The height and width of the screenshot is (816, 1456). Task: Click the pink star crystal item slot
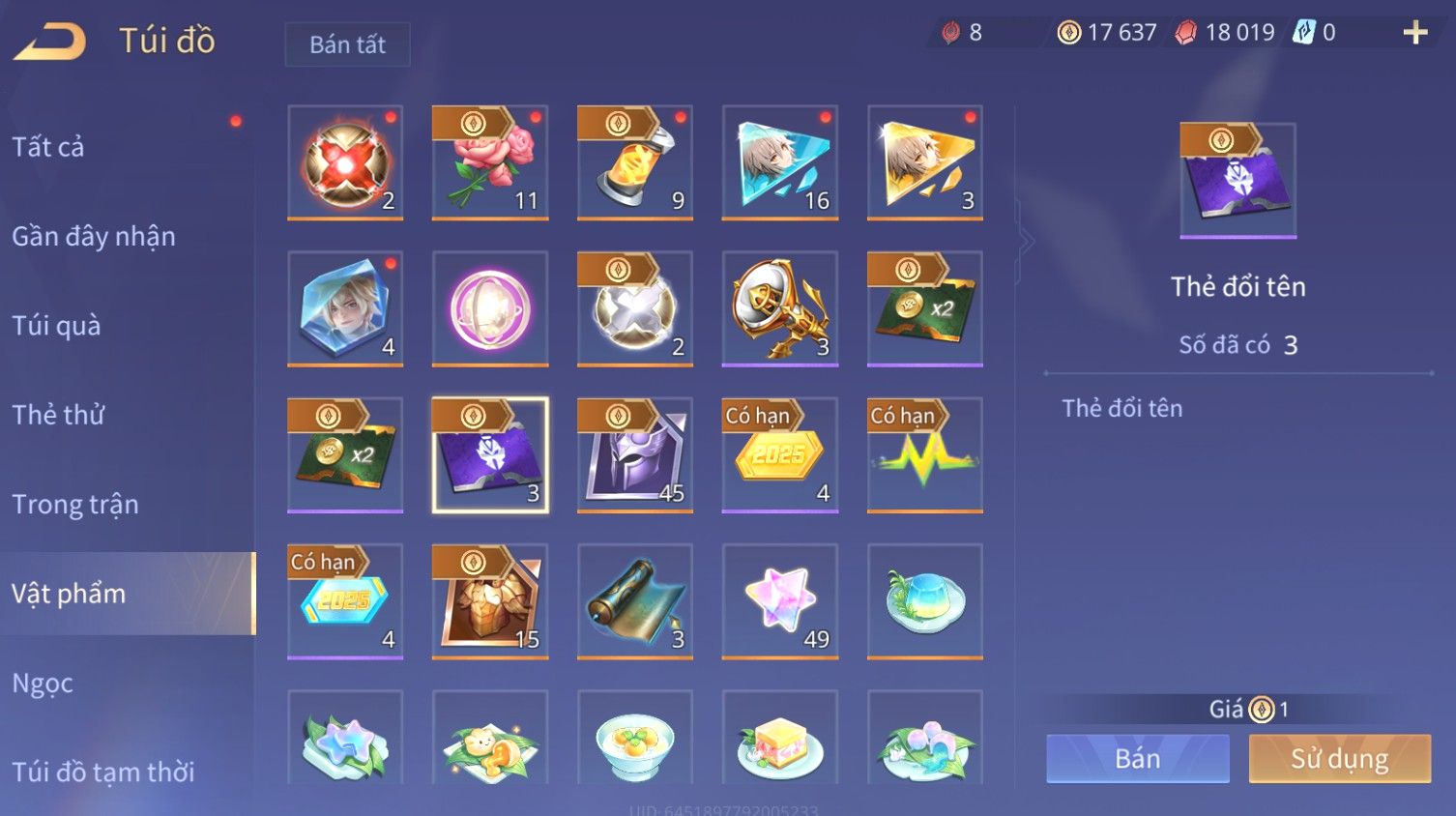click(780, 600)
